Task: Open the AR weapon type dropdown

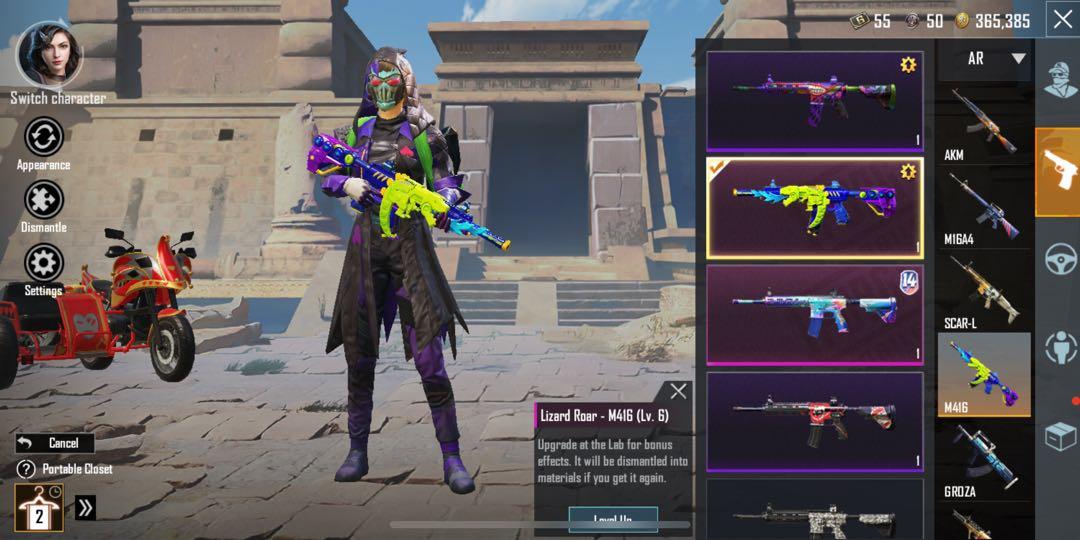Action: (983, 59)
